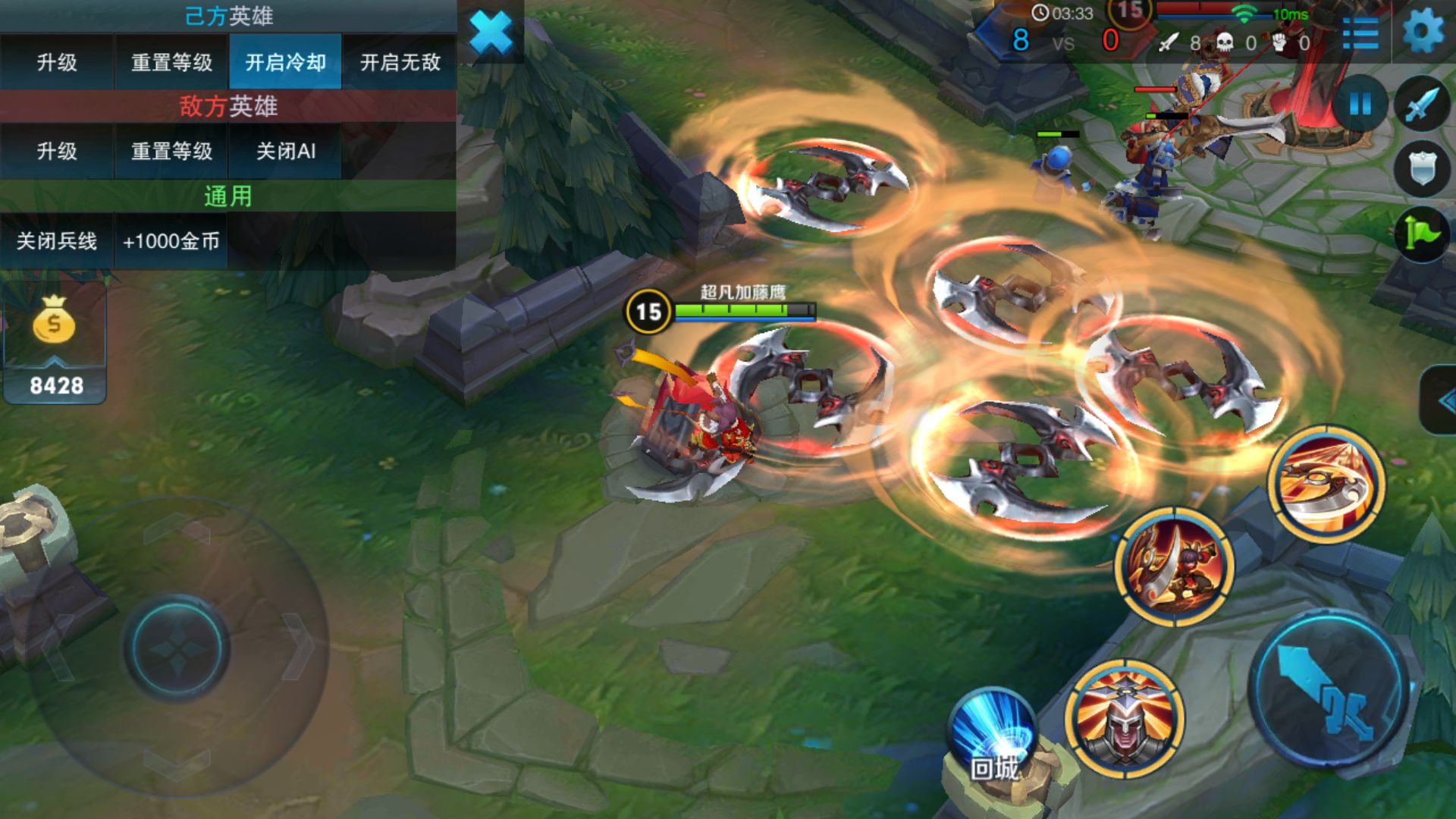Click 重置等级 under the 敌方英雄 section
The width and height of the screenshot is (1456, 819).
tap(171, 152)
